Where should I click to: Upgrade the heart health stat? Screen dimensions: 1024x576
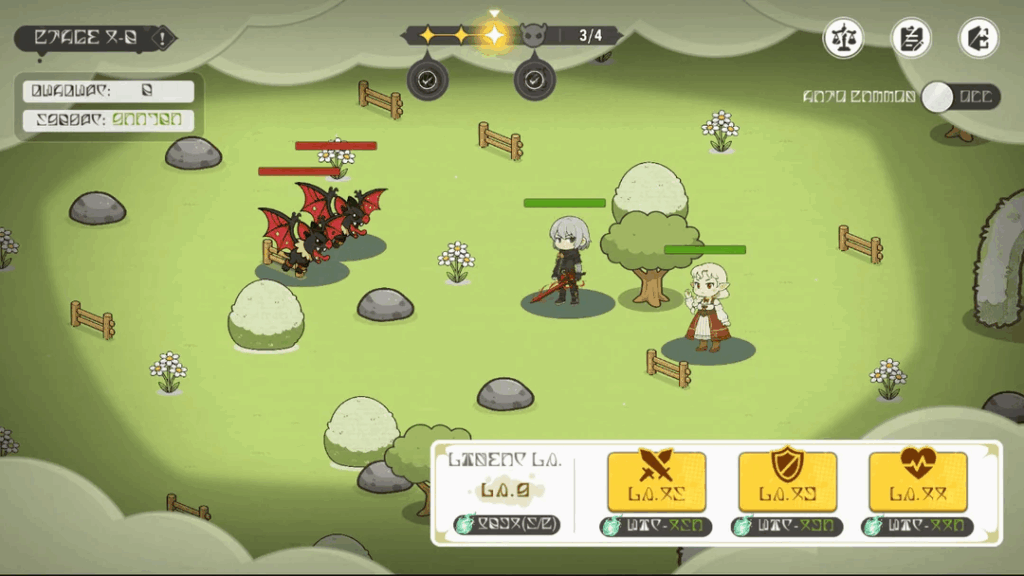(917, 481)
